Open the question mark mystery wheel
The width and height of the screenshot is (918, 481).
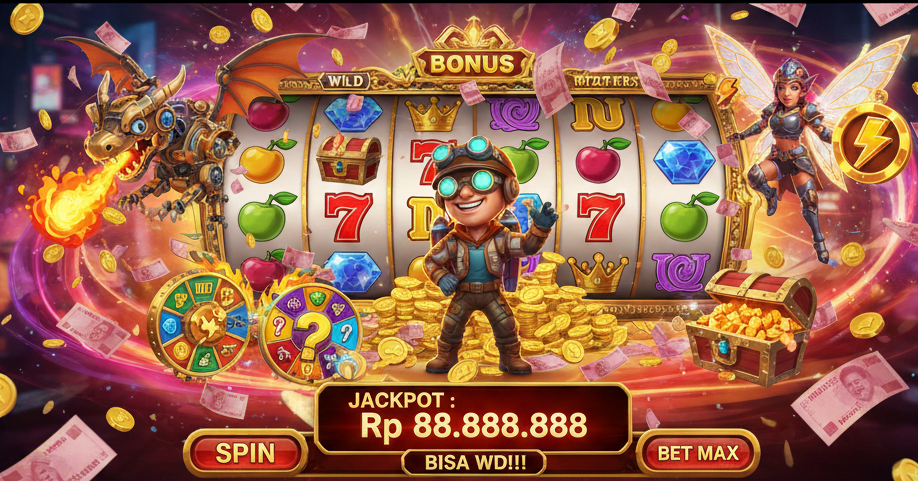[307, 331]
